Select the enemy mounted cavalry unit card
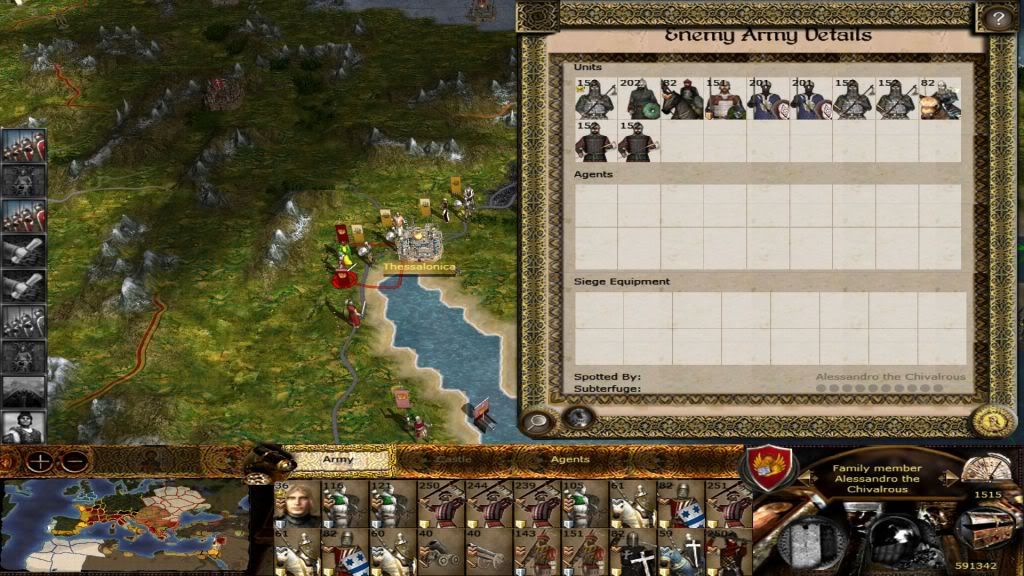 684,100
